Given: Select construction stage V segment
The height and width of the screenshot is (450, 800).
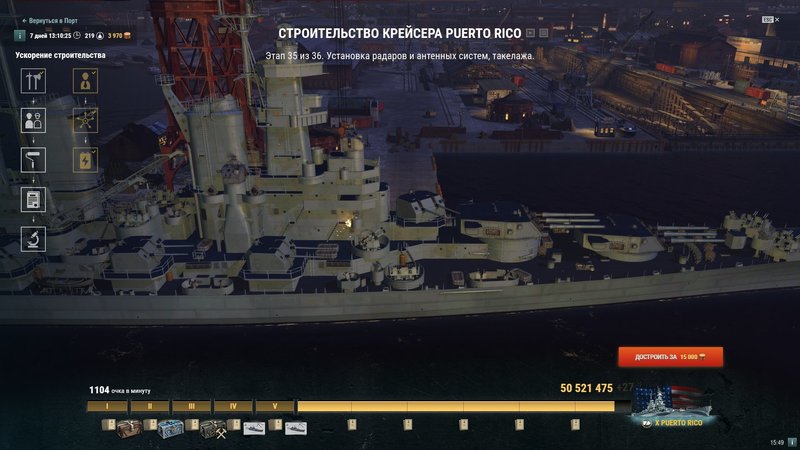Looking at the screenshot, I should click(274, 407).
